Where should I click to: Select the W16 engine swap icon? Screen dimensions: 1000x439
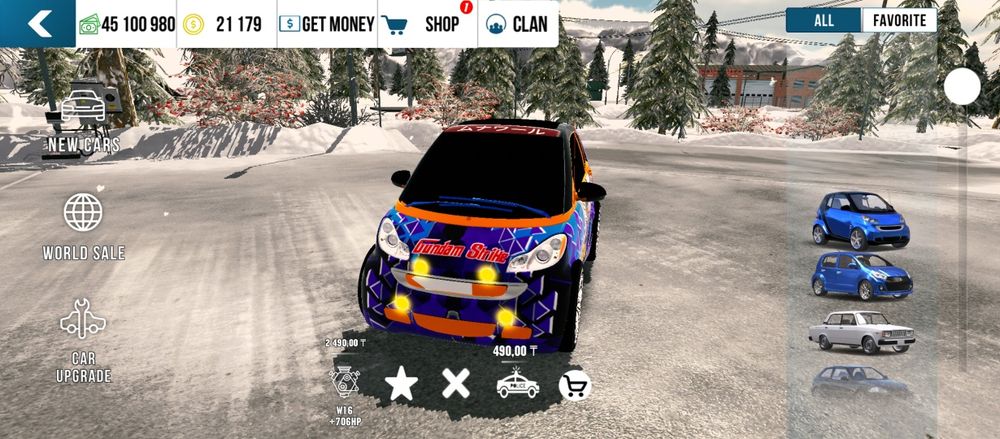pos(346,385)
